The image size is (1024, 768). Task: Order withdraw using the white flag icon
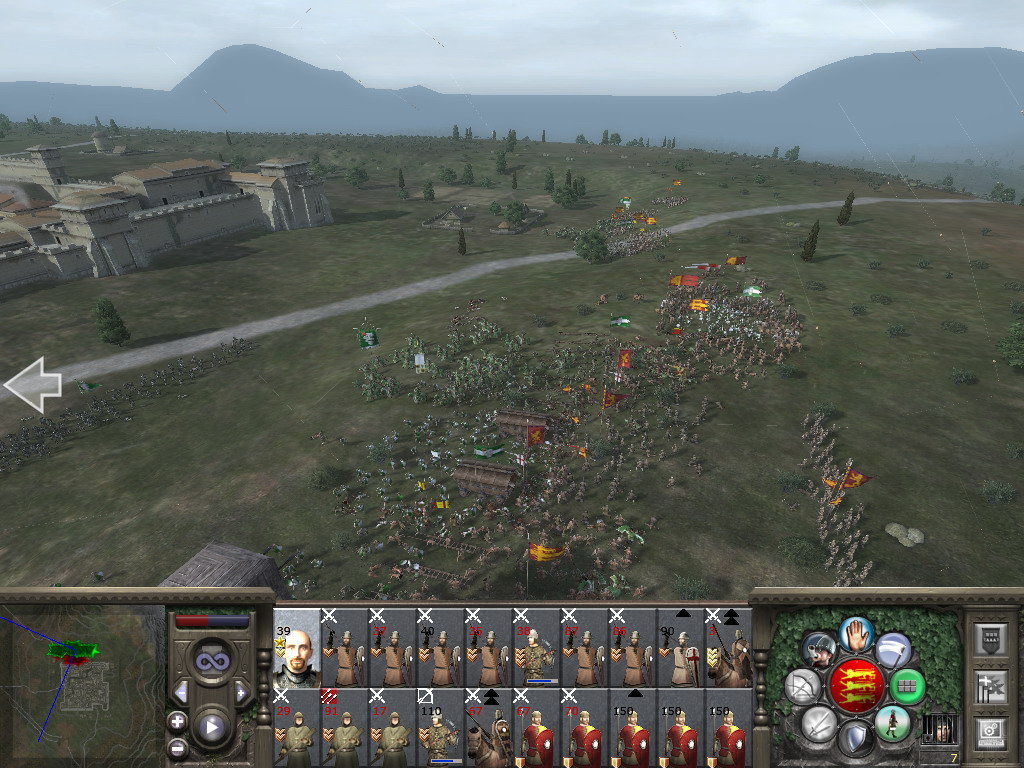pos(893,651)
